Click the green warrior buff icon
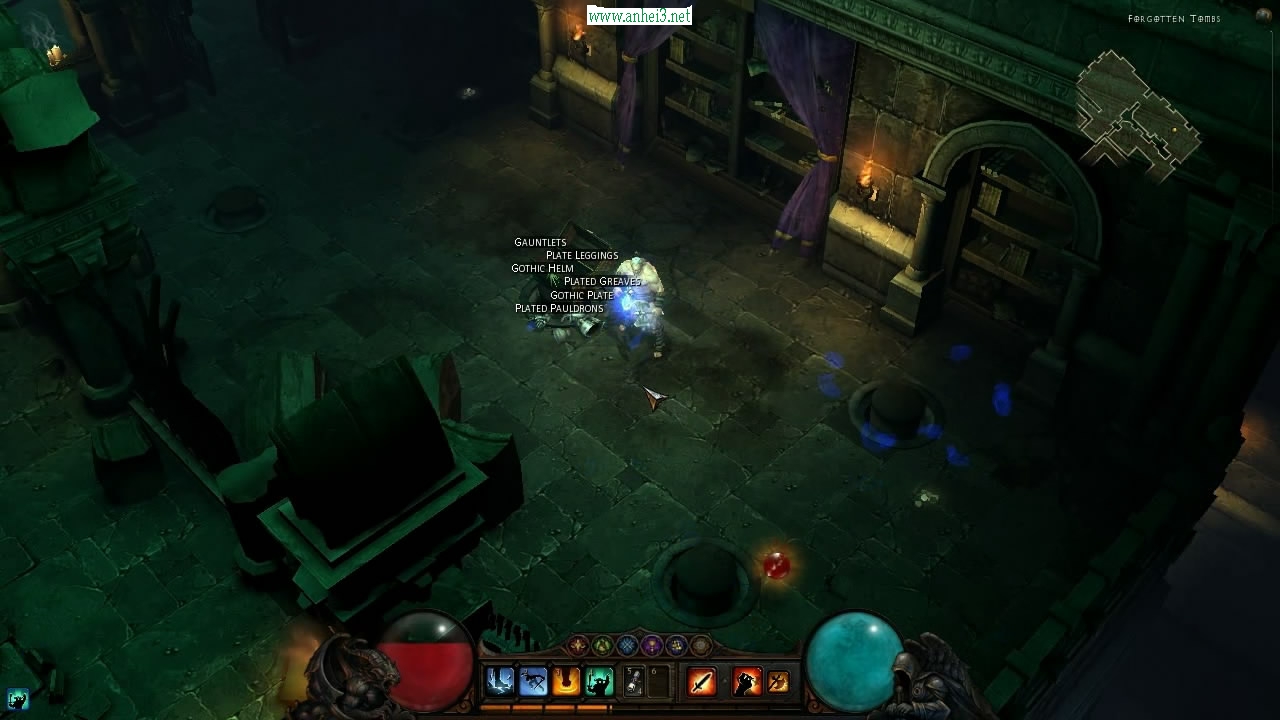Viewport: 1280px width, 720px height. click(x=17, y=699)
